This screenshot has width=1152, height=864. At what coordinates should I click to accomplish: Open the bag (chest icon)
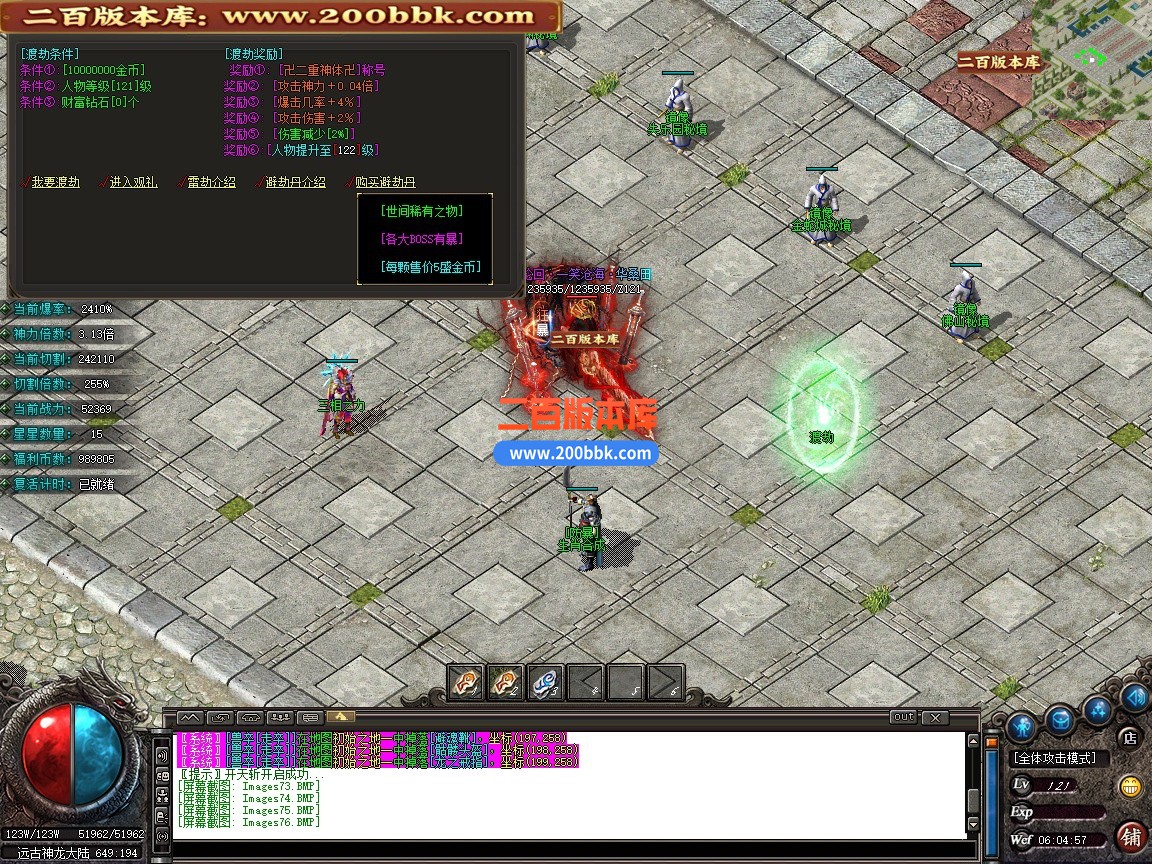[x=1060, y=719]
